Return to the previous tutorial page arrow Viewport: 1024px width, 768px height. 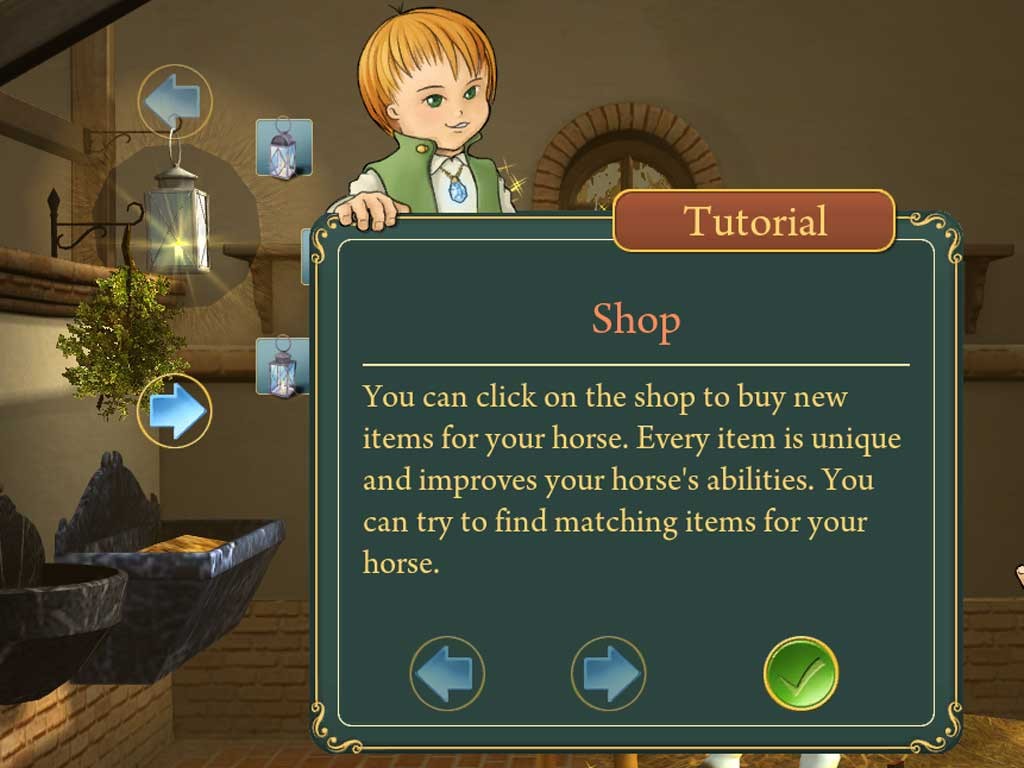(447, 673)
